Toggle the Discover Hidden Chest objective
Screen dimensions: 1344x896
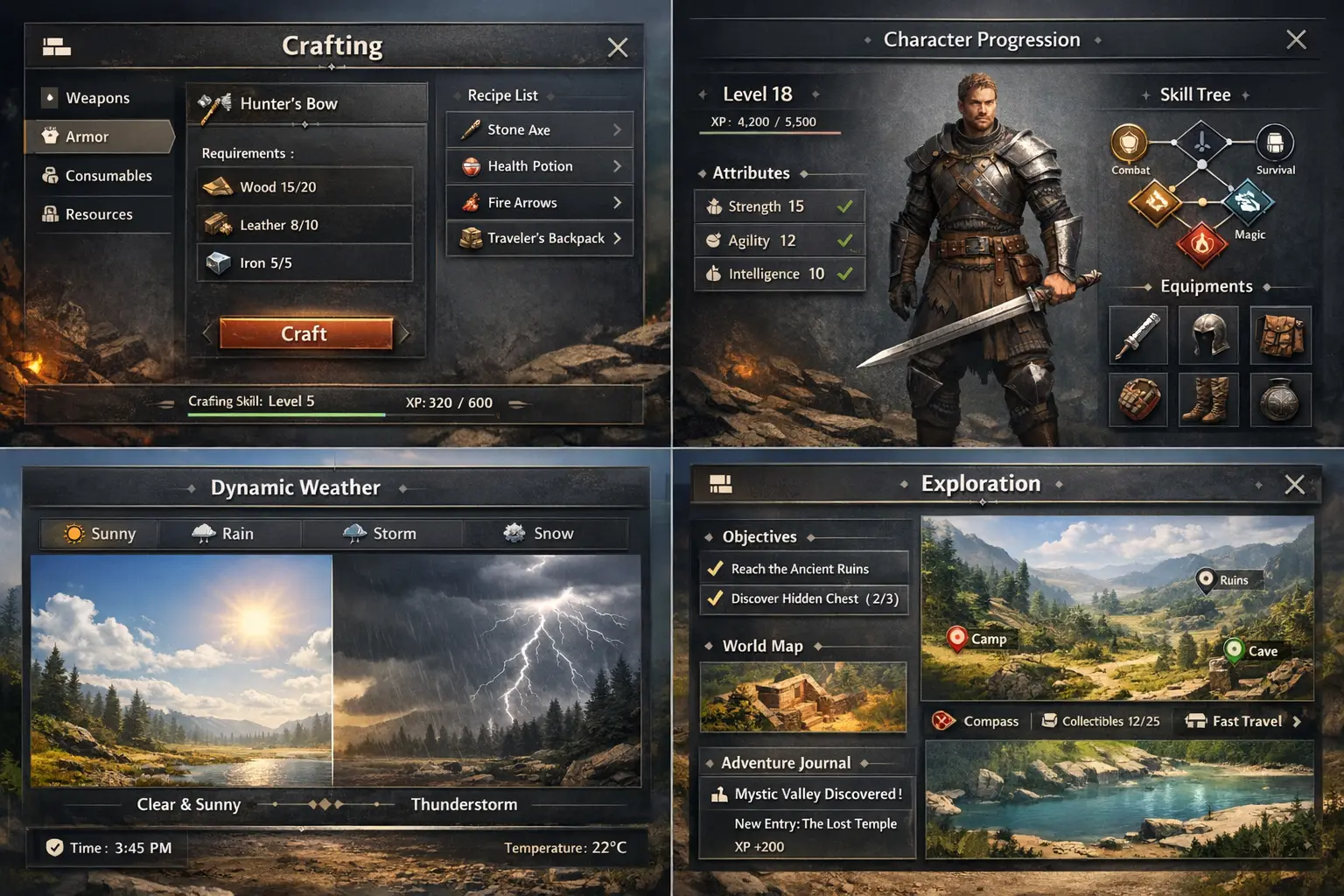tap(714, 598)
